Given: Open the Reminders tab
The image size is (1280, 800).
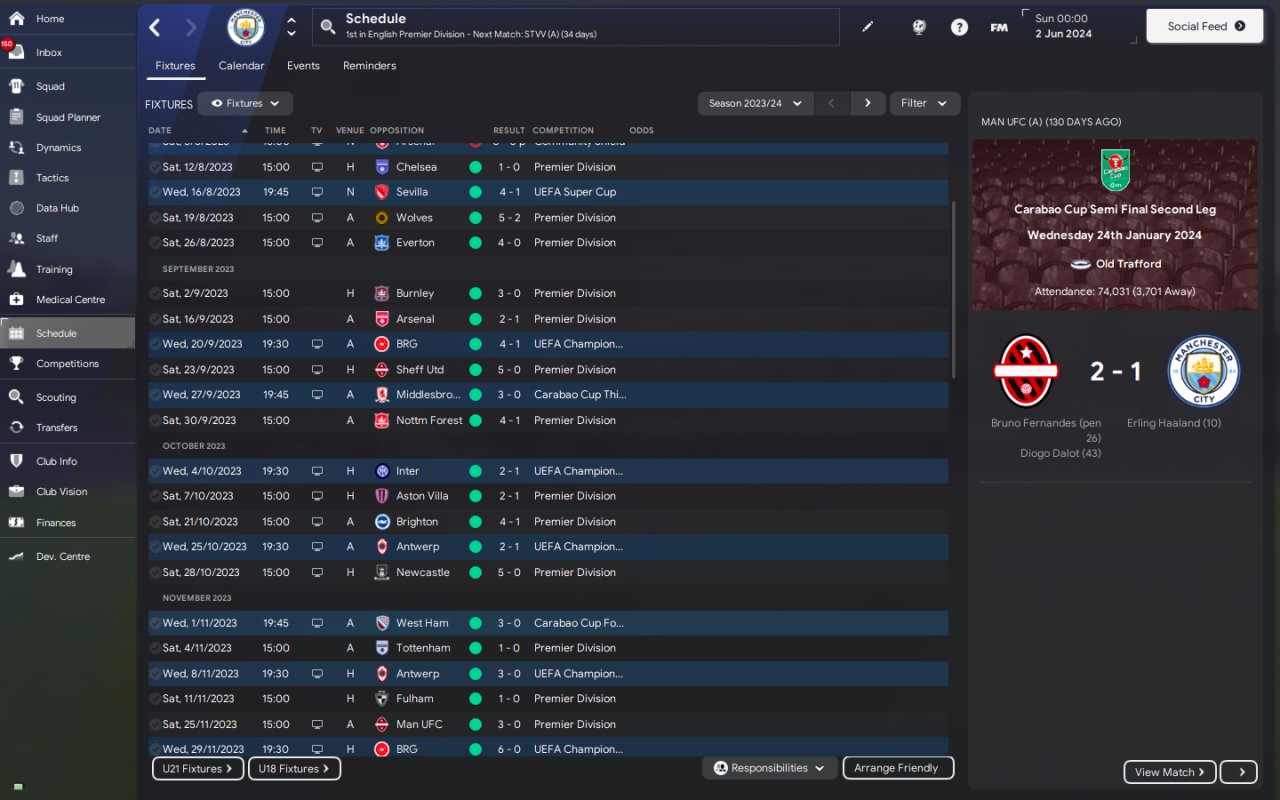Looking at the screenshot, I should pyautogui.click(x=369, y=66).
